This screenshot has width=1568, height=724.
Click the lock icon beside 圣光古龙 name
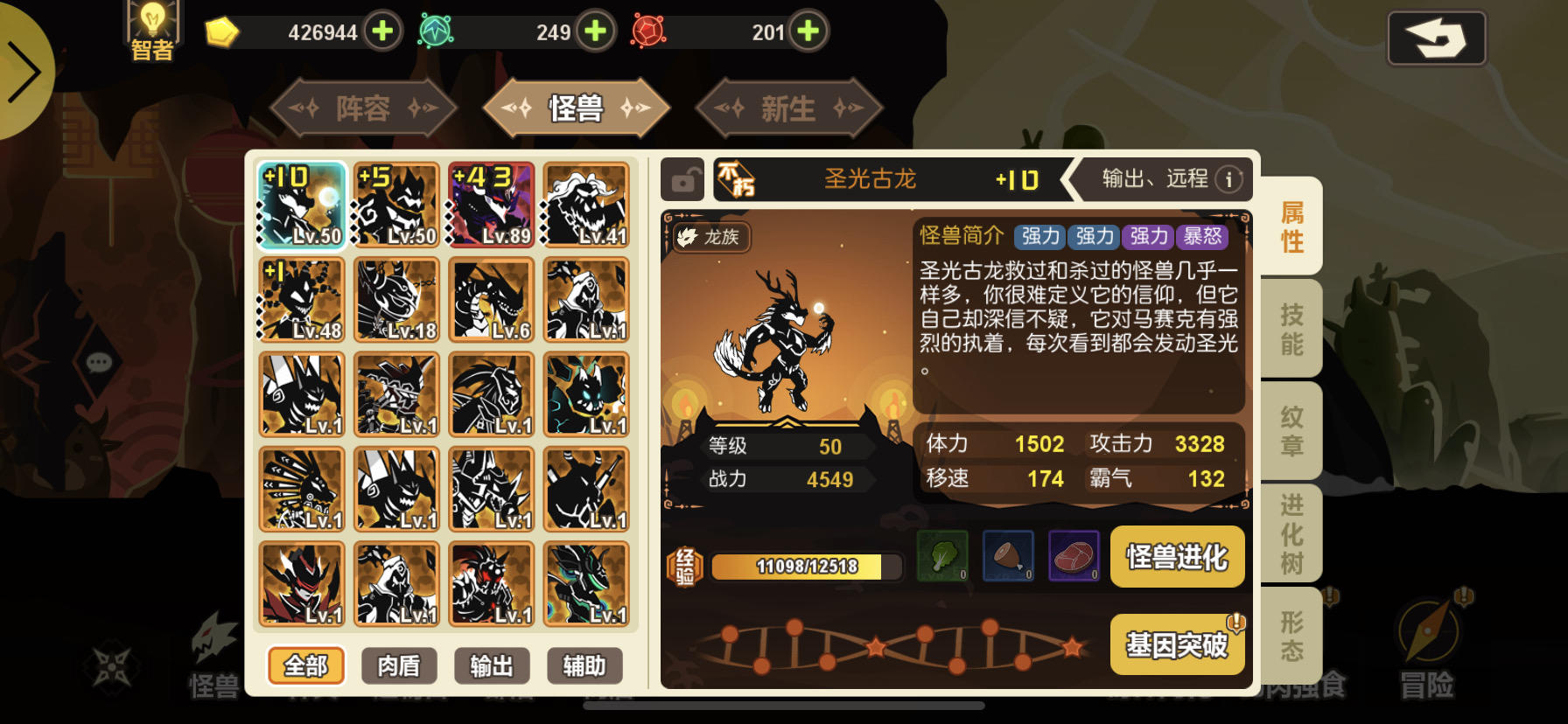pyautogui.click(x=682, y=178)
